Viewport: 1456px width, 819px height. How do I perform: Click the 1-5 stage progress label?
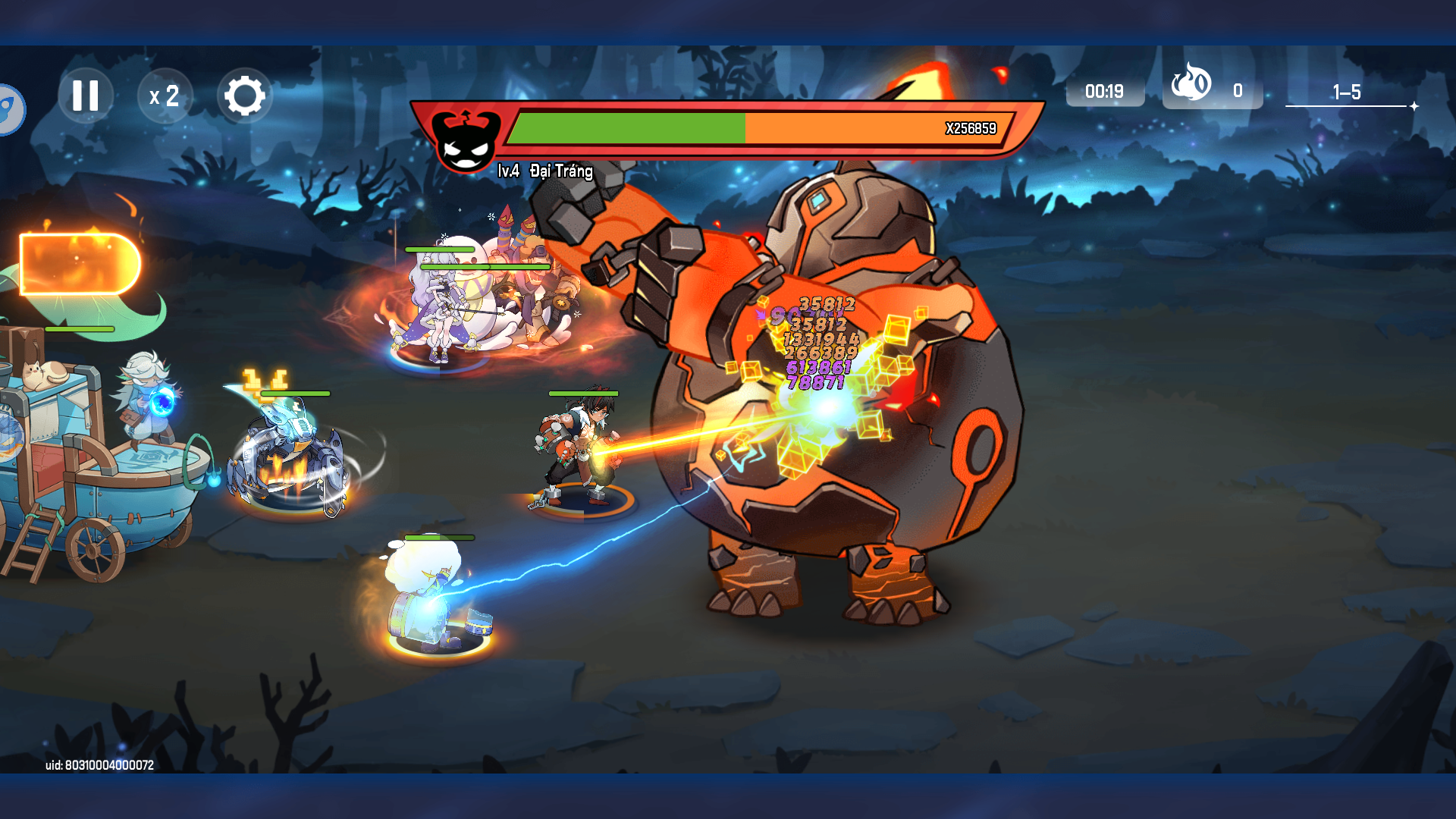point(1346,93)
